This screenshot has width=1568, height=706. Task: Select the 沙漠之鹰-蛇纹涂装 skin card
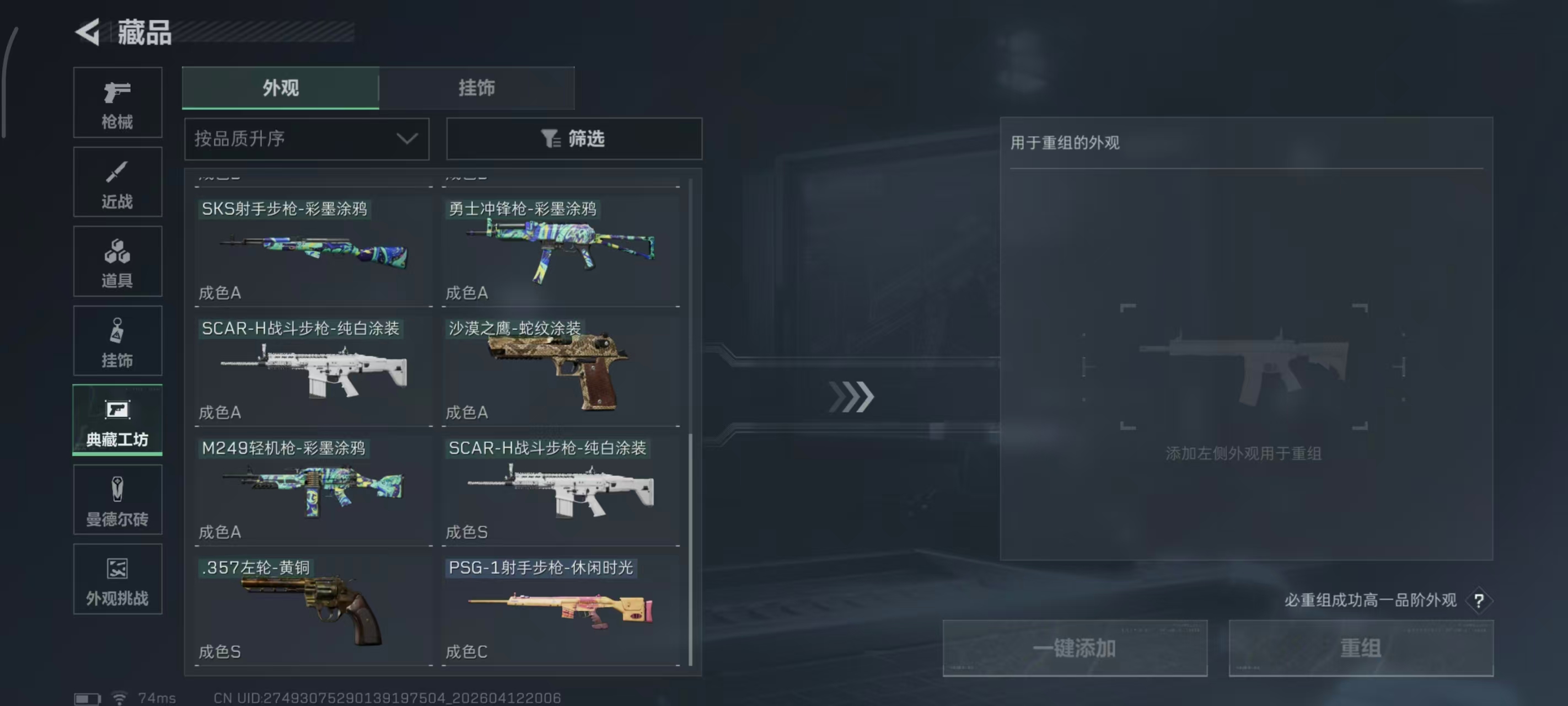click(561, 370)
